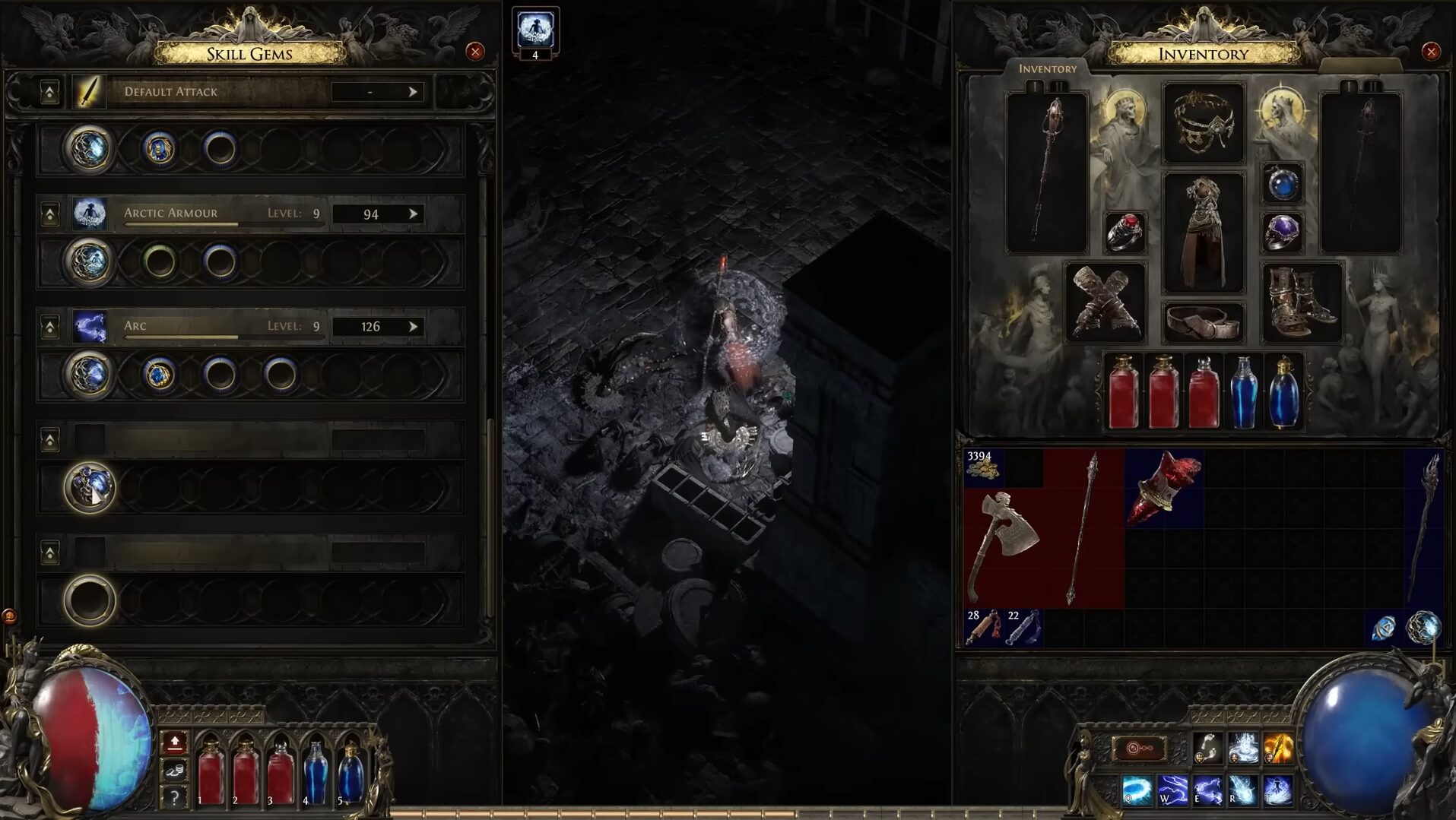Image resolution: width=1456 pixels, height=820 pixels.
Task: Click the Arctic Armour buff icon
Action: [535, 30]
